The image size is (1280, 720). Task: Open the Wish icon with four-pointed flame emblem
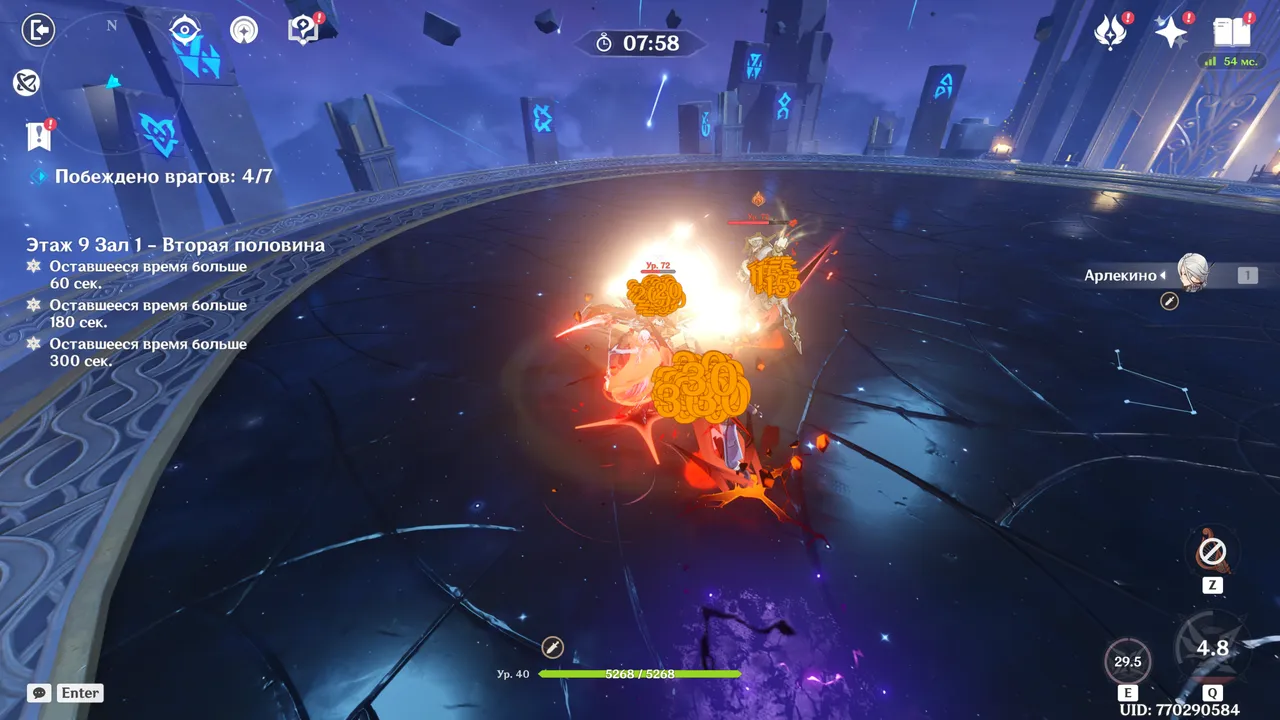[1111, 33]
